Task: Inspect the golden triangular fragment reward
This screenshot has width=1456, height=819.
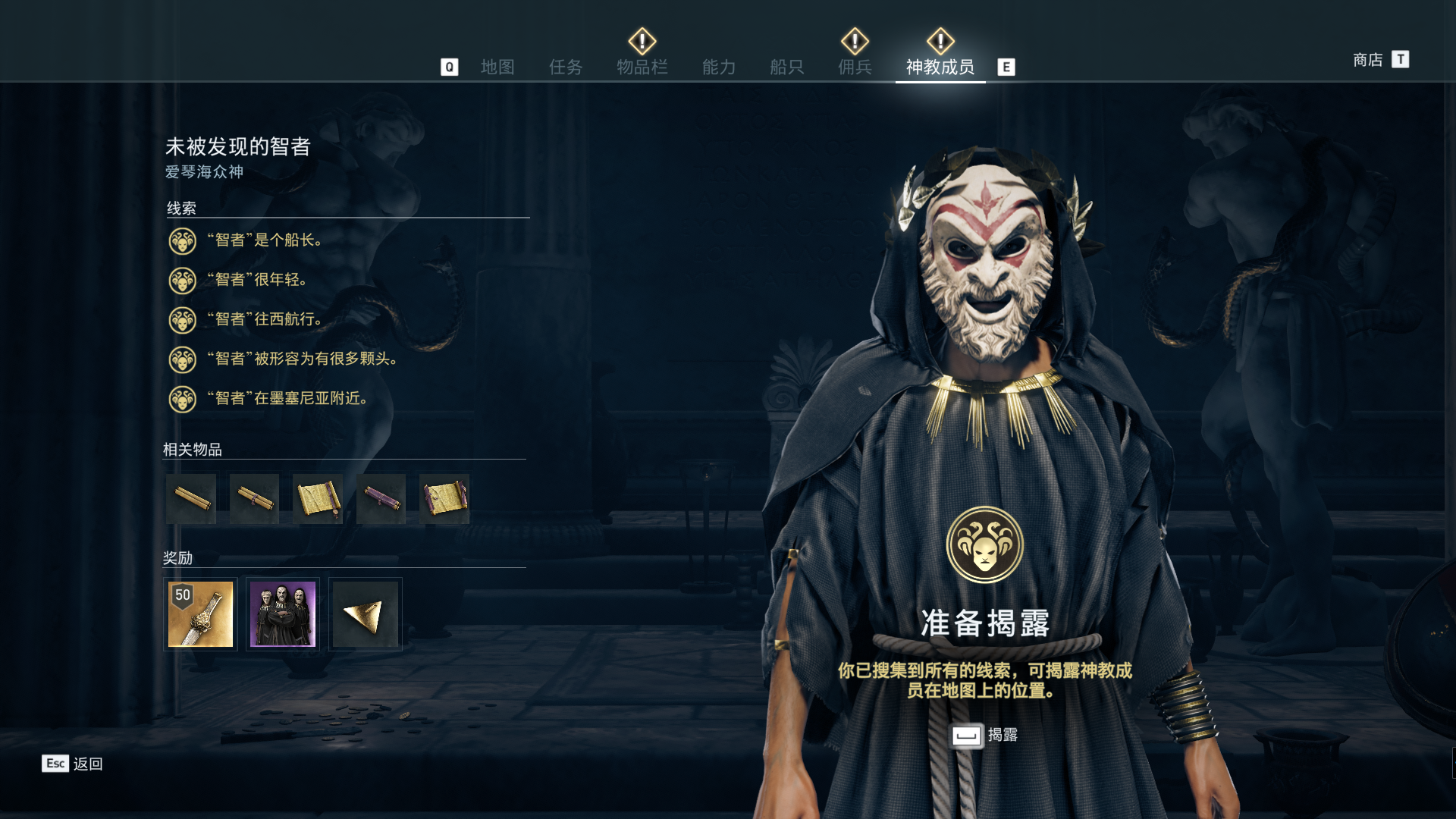Action: tap(365, 614)
